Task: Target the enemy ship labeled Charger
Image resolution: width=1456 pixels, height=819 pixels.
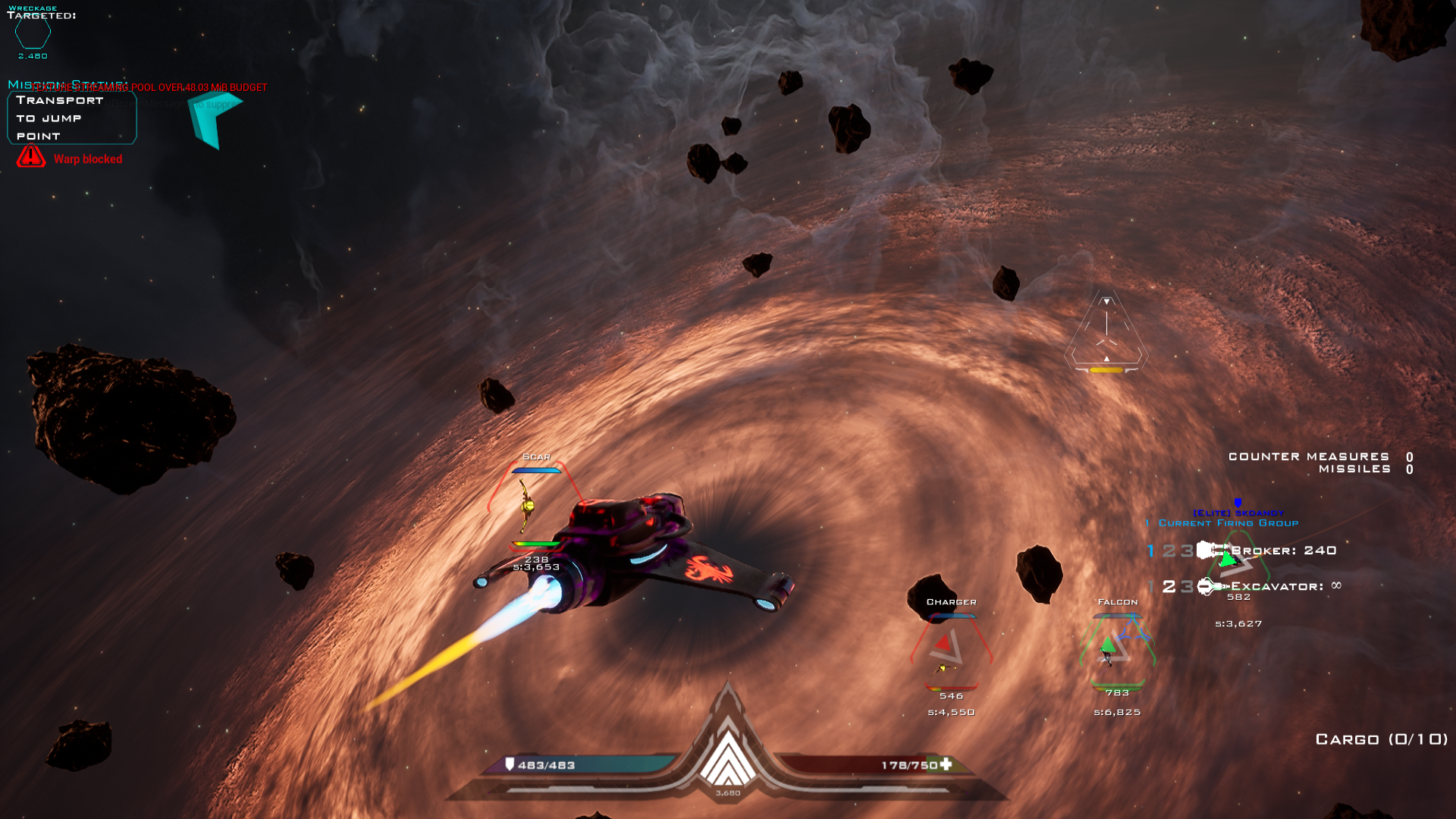Action: point(950,648)
